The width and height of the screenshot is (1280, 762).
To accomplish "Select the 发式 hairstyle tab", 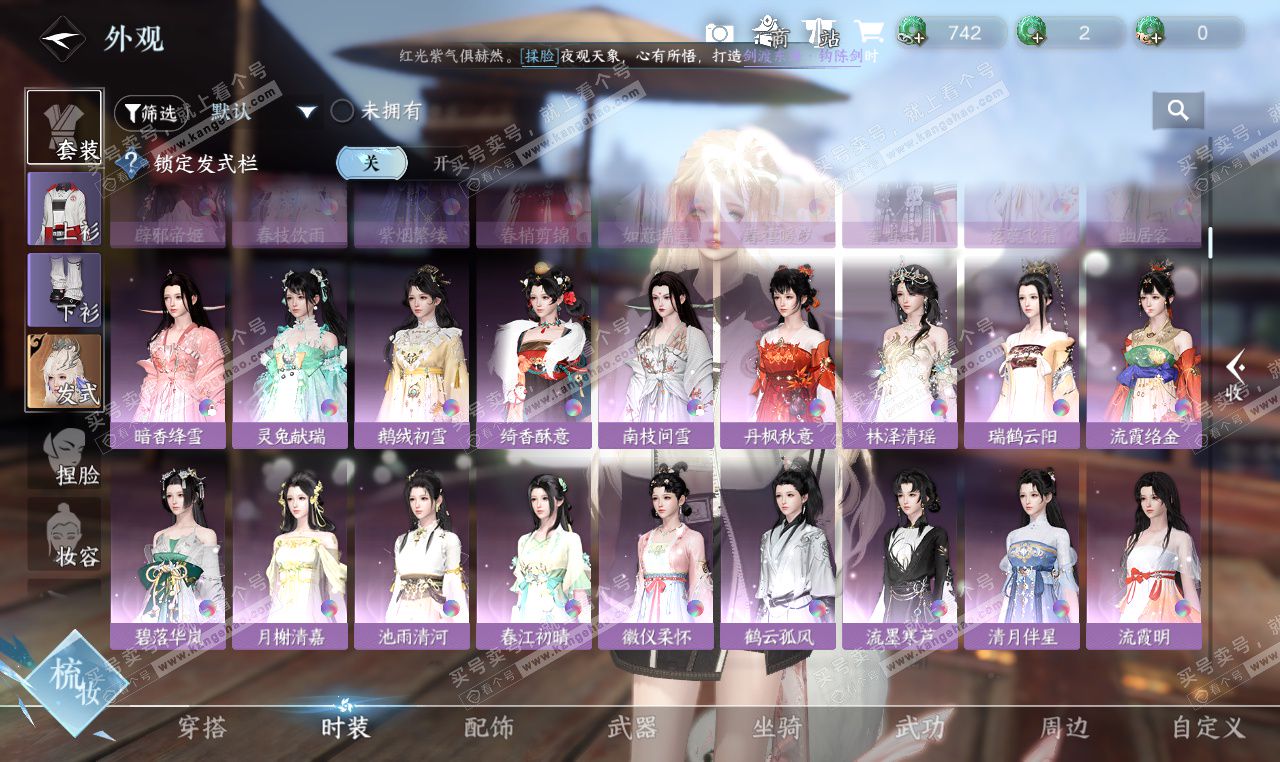I will click(65, 372).
